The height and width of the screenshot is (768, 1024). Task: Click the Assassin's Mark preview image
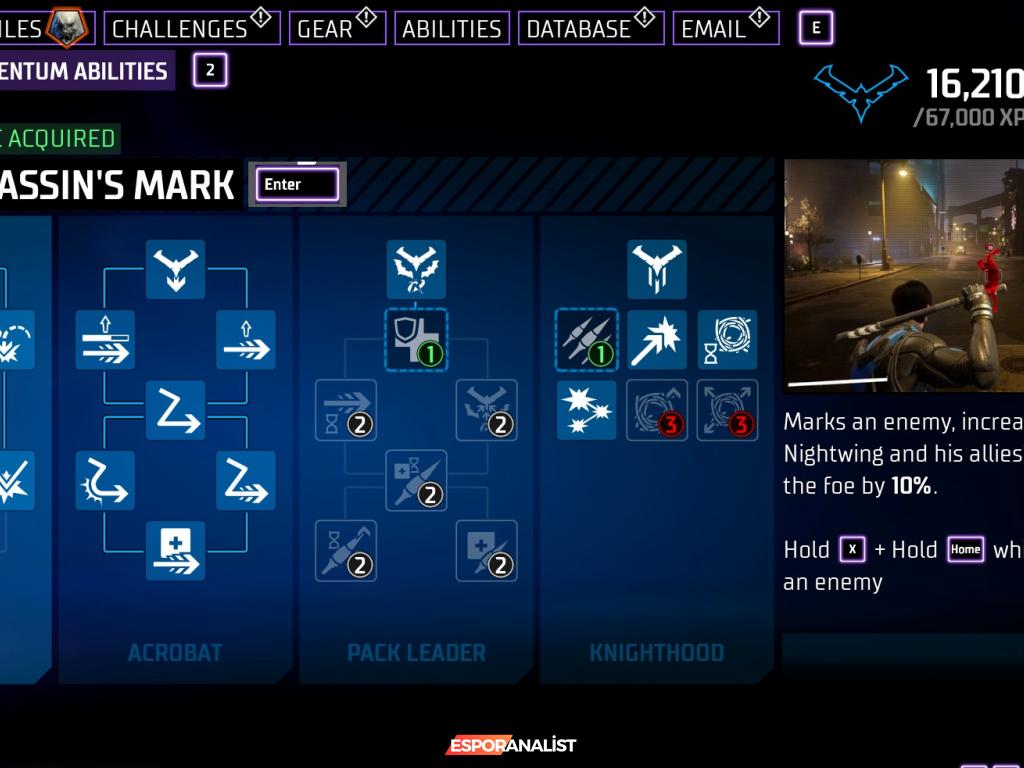tap(903, 276)
